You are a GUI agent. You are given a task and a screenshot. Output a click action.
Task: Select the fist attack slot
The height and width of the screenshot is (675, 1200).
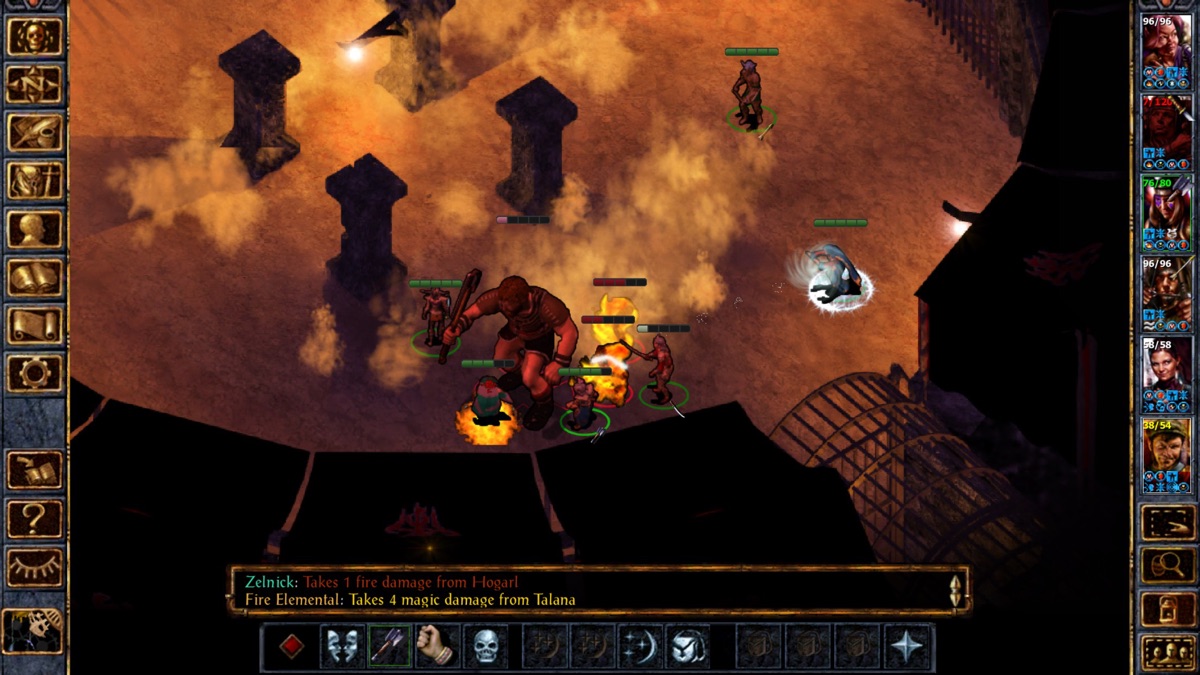[x=438, y=647]
